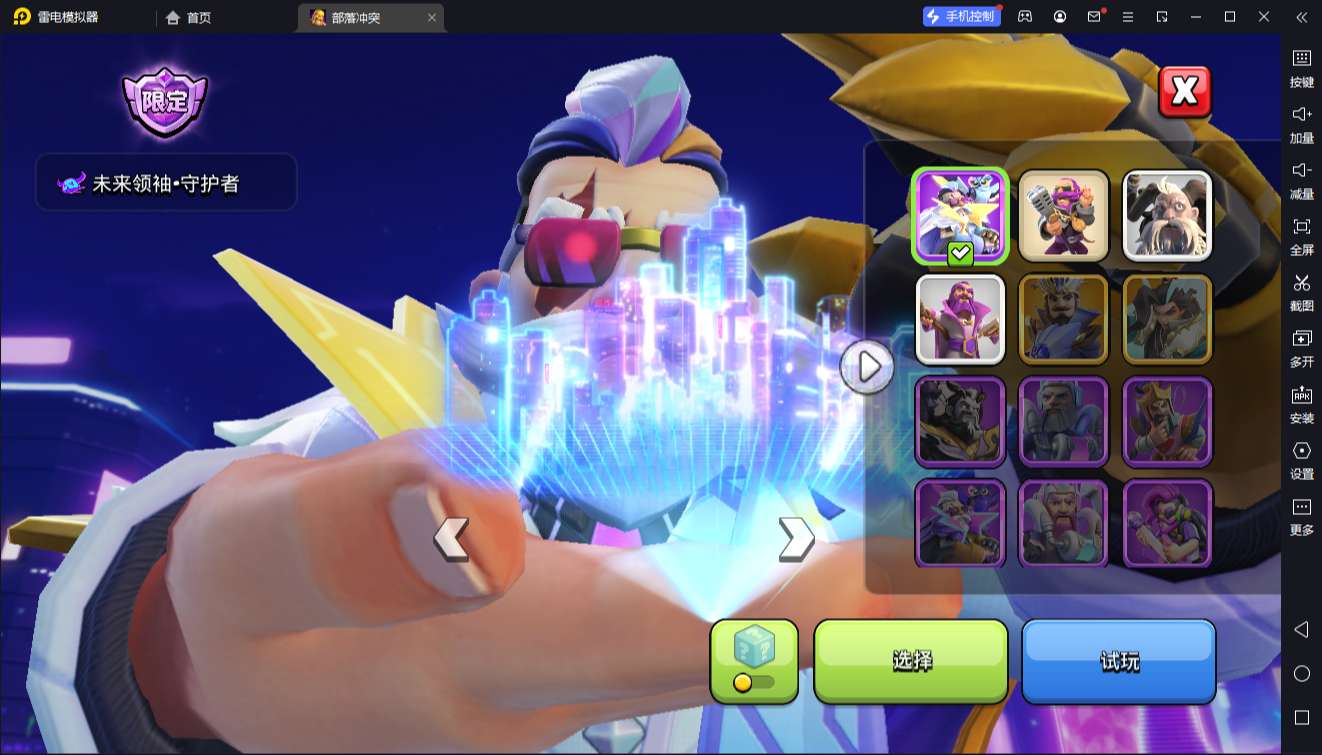Click the 限定 limited badge
1322x755 pixels.
click(x=164, y=102)
